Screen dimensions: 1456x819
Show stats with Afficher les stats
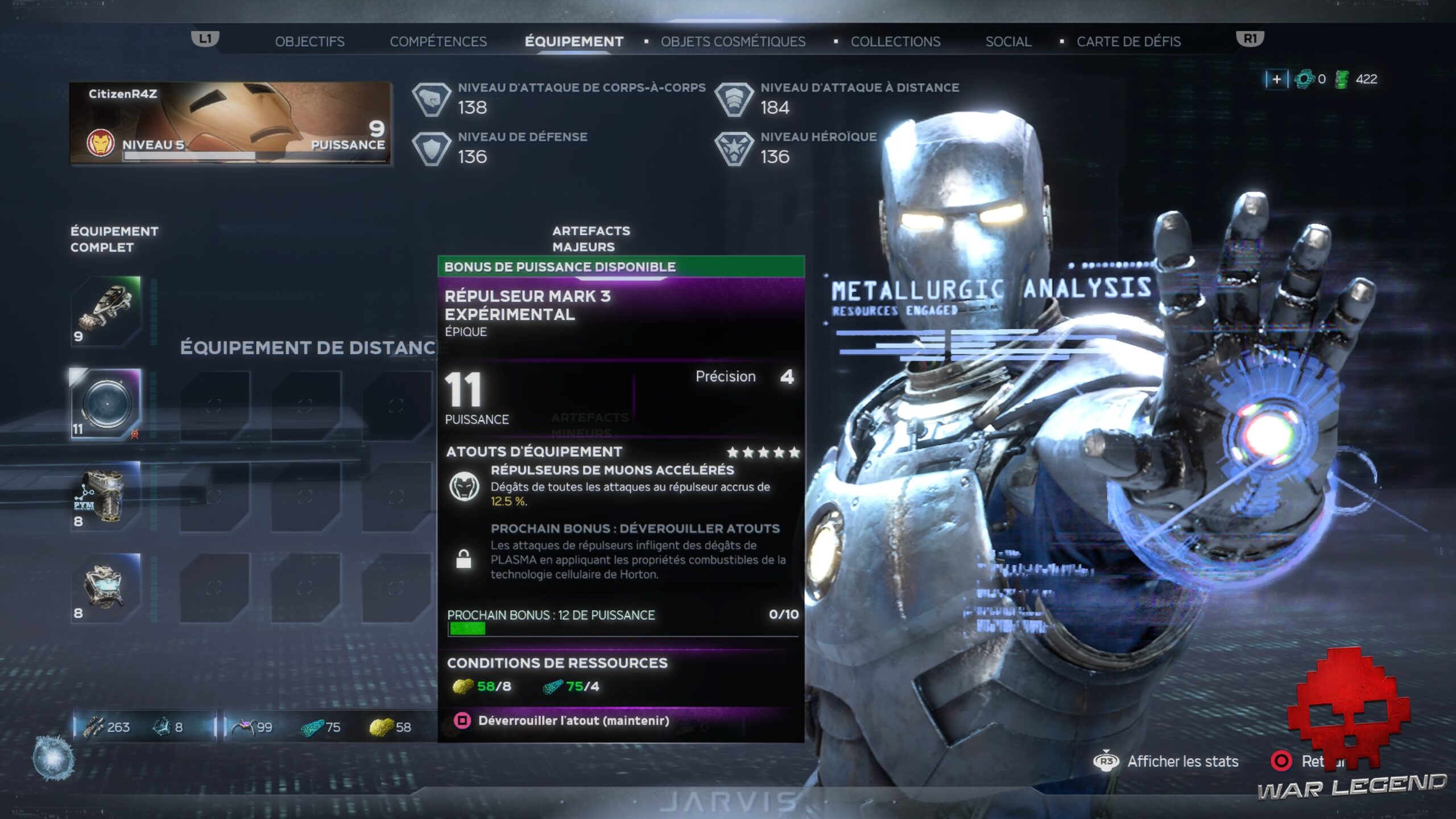1182,762
